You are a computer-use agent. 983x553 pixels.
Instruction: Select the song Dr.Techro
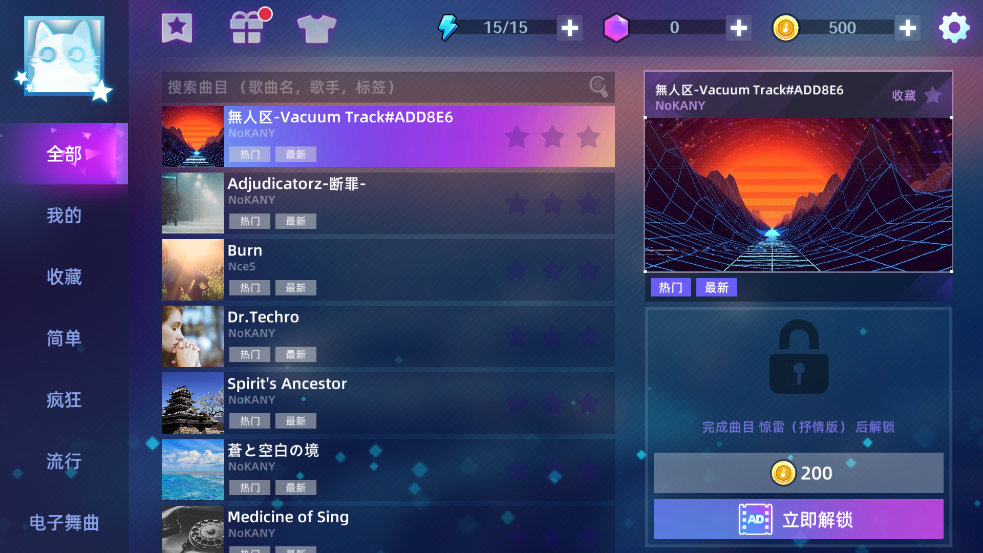tap(388, 336)
